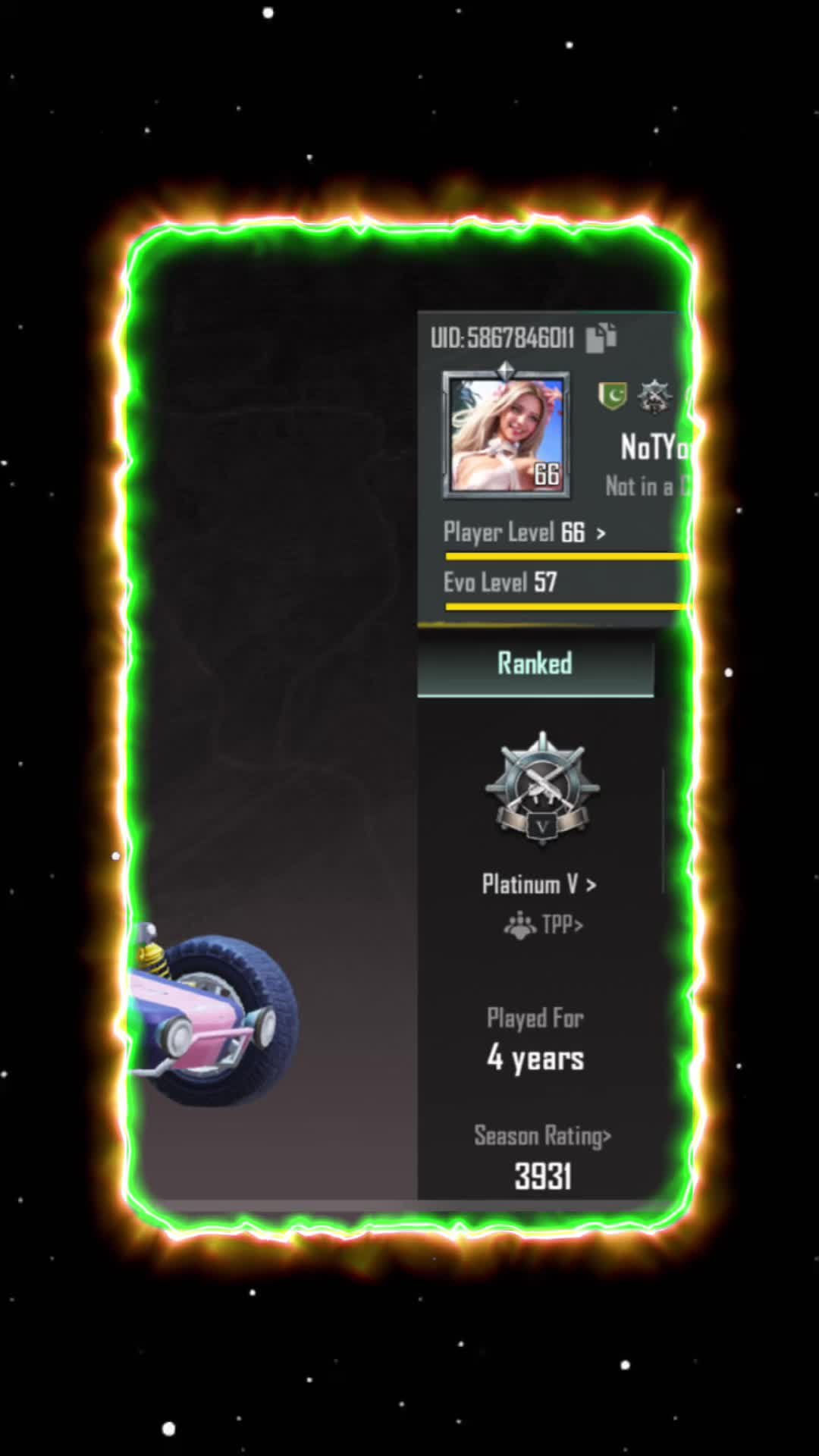Screen dimensions: 819x1456
Task: Switch to the Ranked tab
Action: tap(535, 664)
